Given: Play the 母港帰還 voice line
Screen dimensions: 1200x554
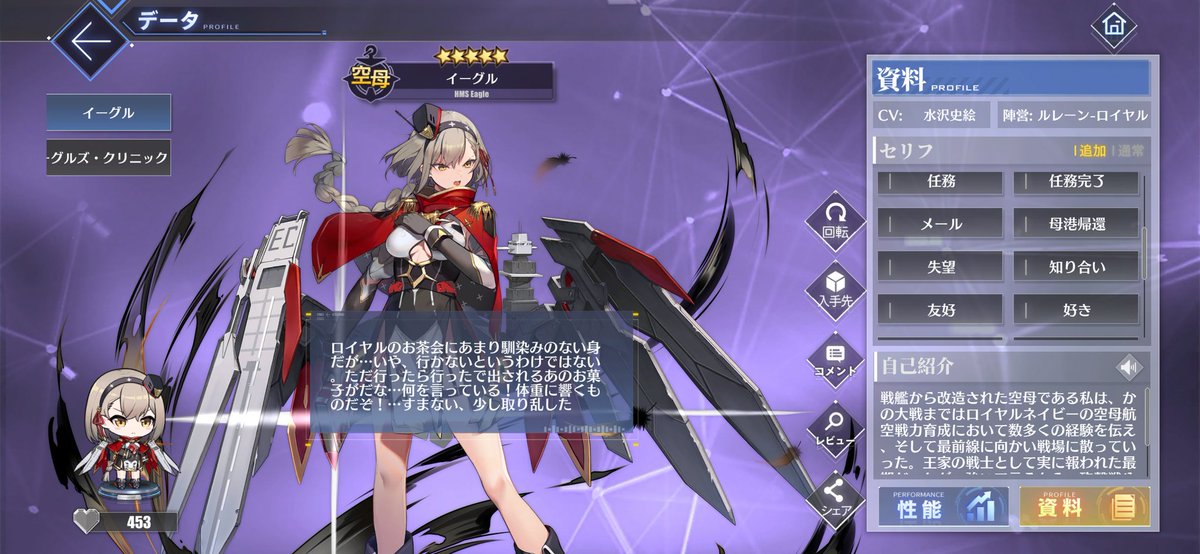Looking at the screenshot, I should (x=1076, y=224).
